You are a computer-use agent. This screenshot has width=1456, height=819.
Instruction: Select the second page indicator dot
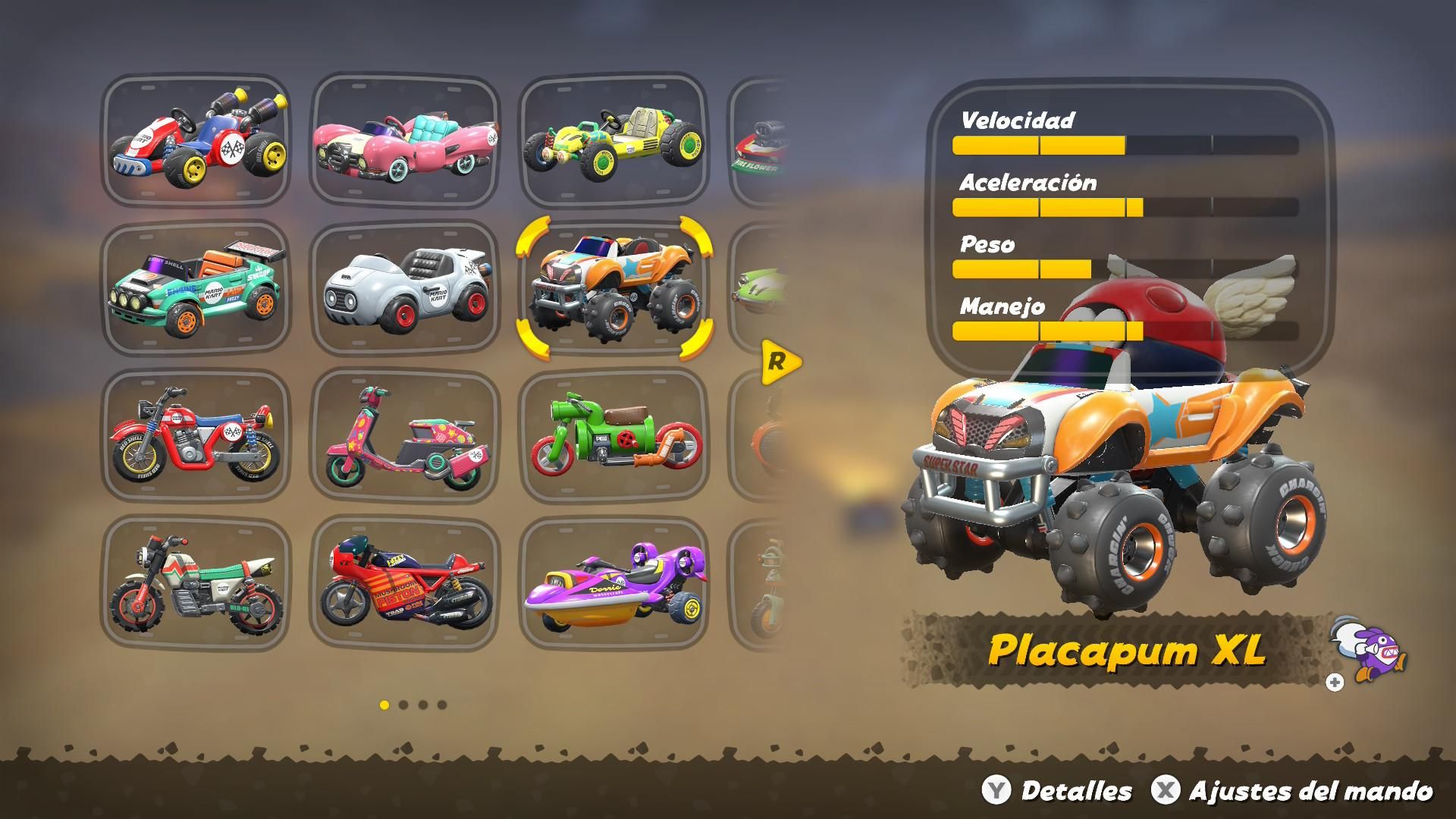coord(403,704)
